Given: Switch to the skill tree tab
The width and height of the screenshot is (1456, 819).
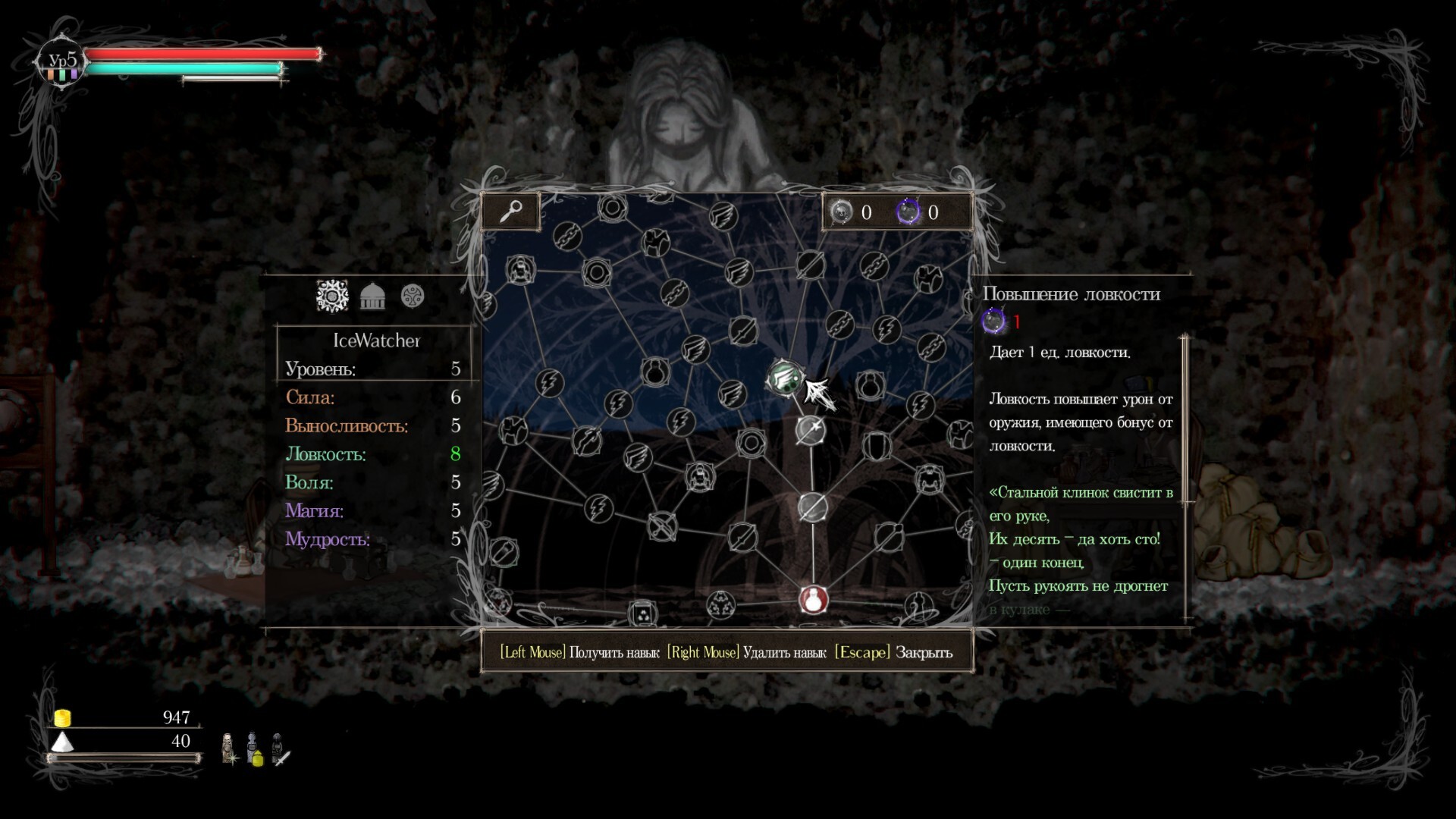Looking at the screenshot, I should [332, 296].
